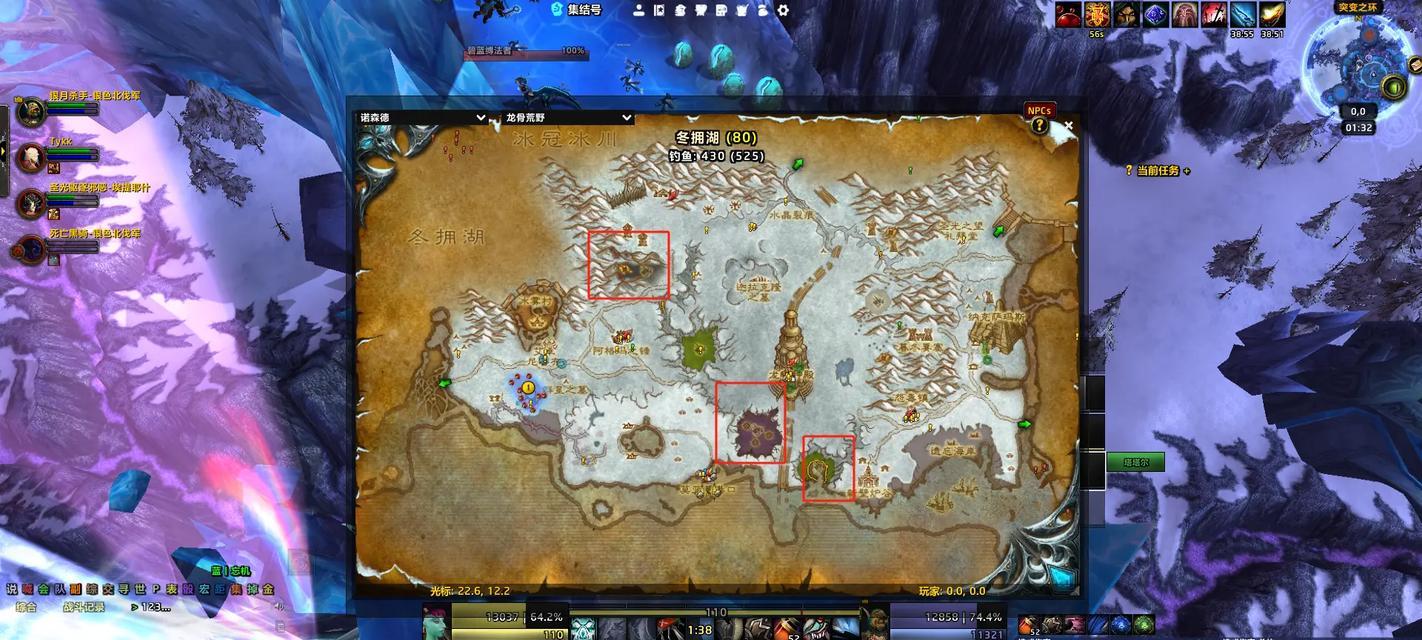Image resolution: width=1422 pixels, height=640 pixels.
Task: Click the red potion buff icon
Action: (1070, 14)
